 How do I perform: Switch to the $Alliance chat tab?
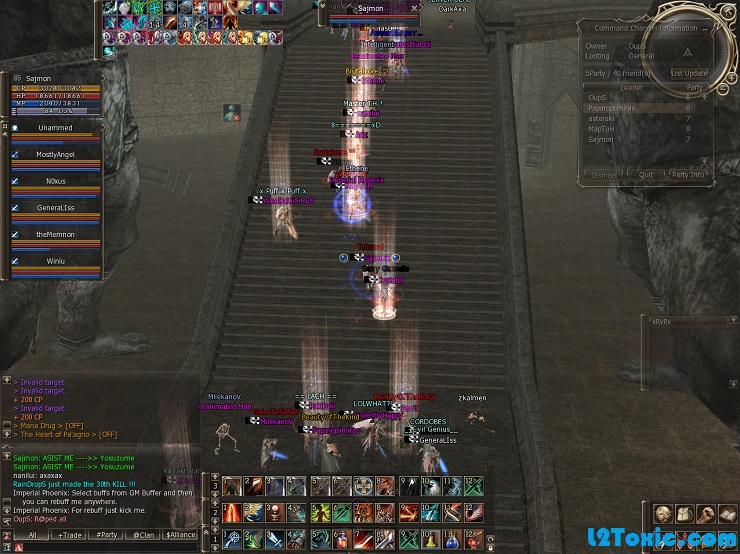tap(181, 535)
